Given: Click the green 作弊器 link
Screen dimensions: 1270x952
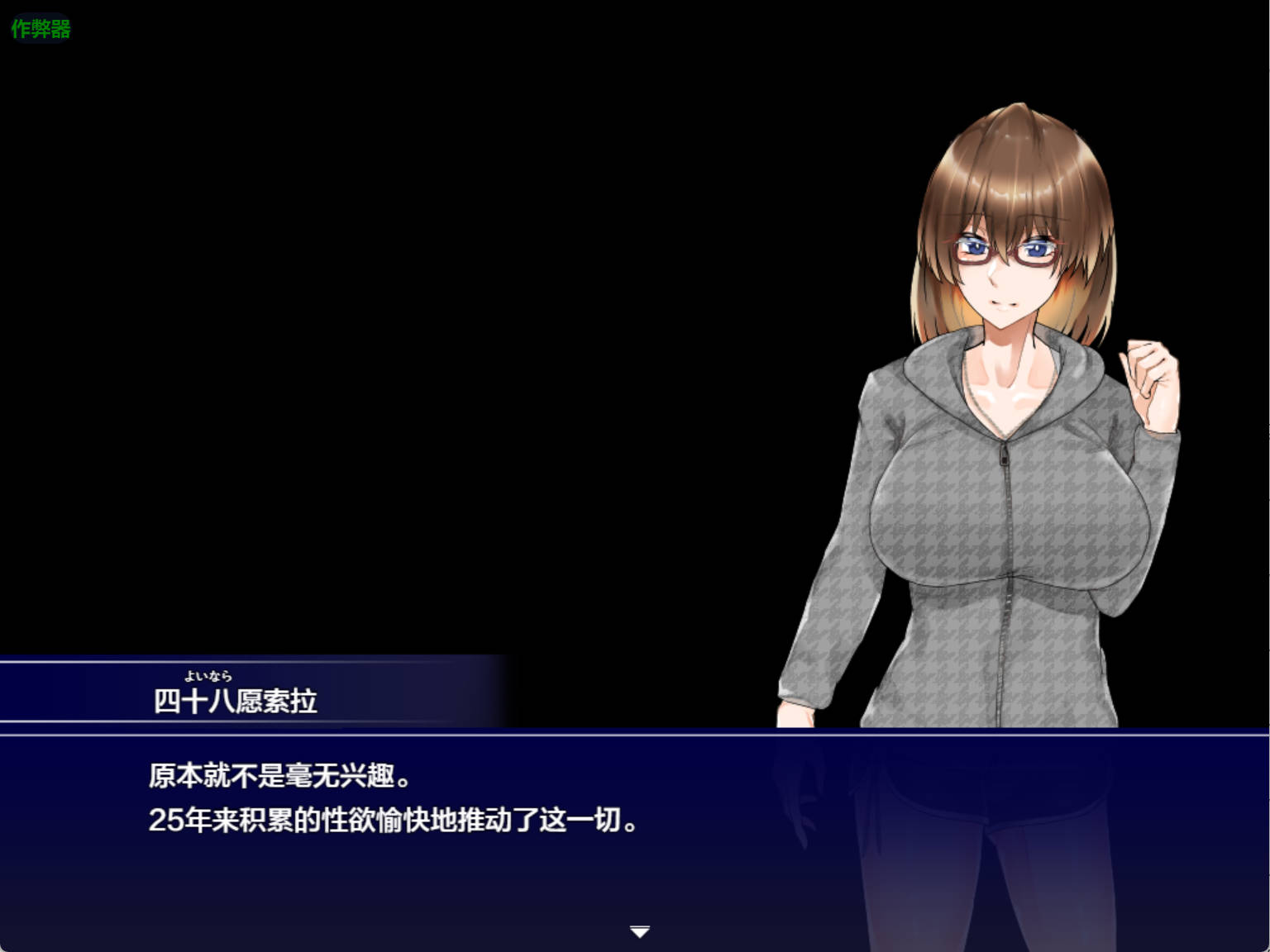Looking at the screenshot, I should (x=40, y=28).
